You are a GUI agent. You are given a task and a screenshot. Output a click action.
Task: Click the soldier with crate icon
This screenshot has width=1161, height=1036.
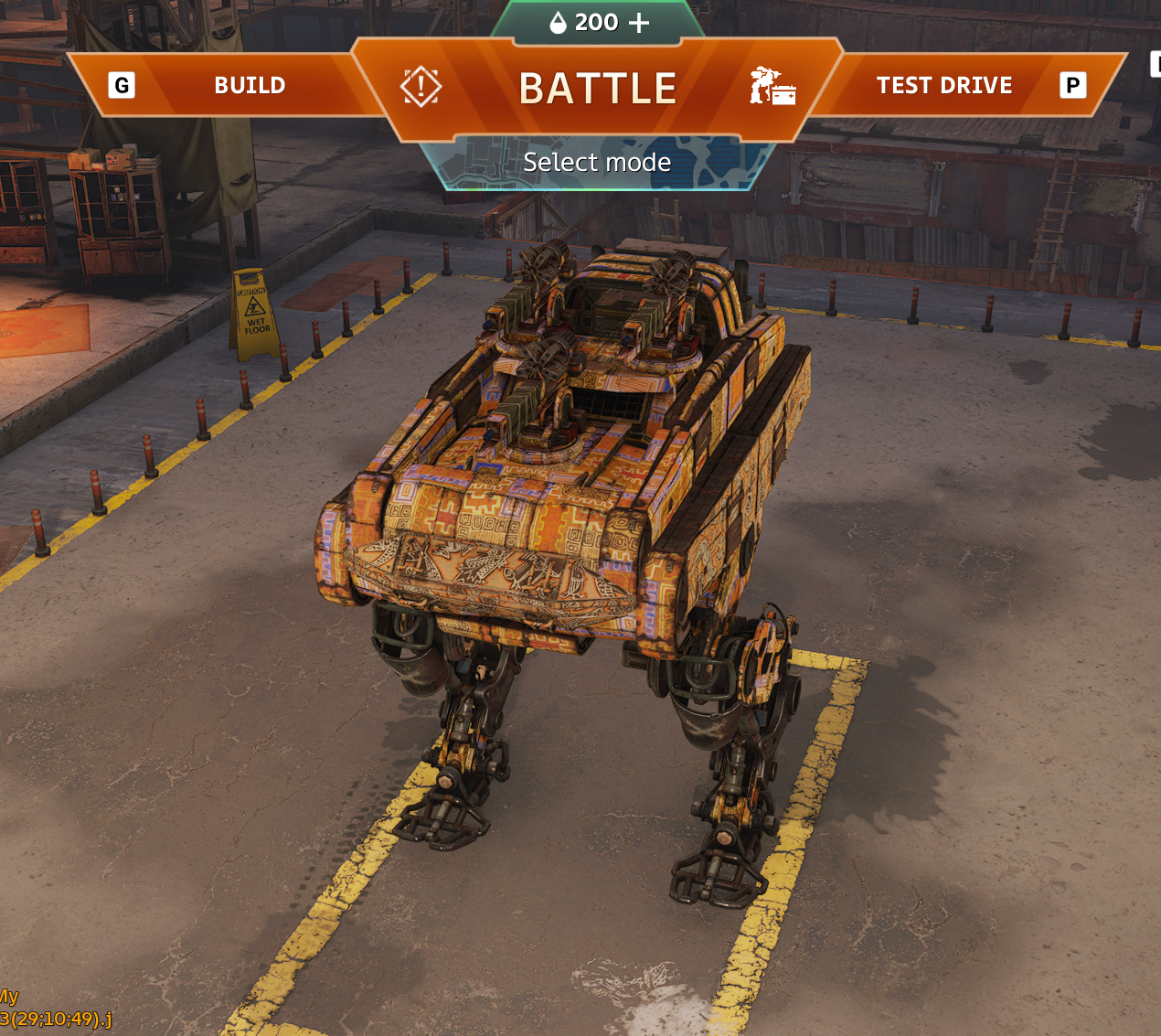pyautogui.click(x=772, y=87)
